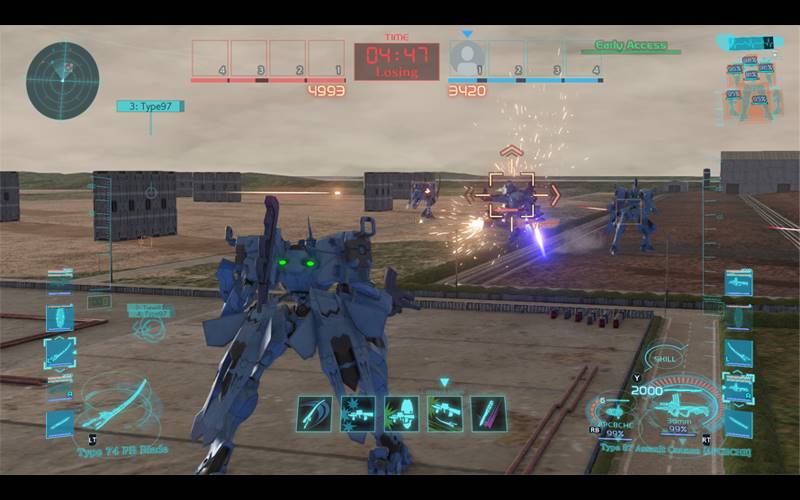Activate the rifle burst-fire skill icon

tap(357, 413)
